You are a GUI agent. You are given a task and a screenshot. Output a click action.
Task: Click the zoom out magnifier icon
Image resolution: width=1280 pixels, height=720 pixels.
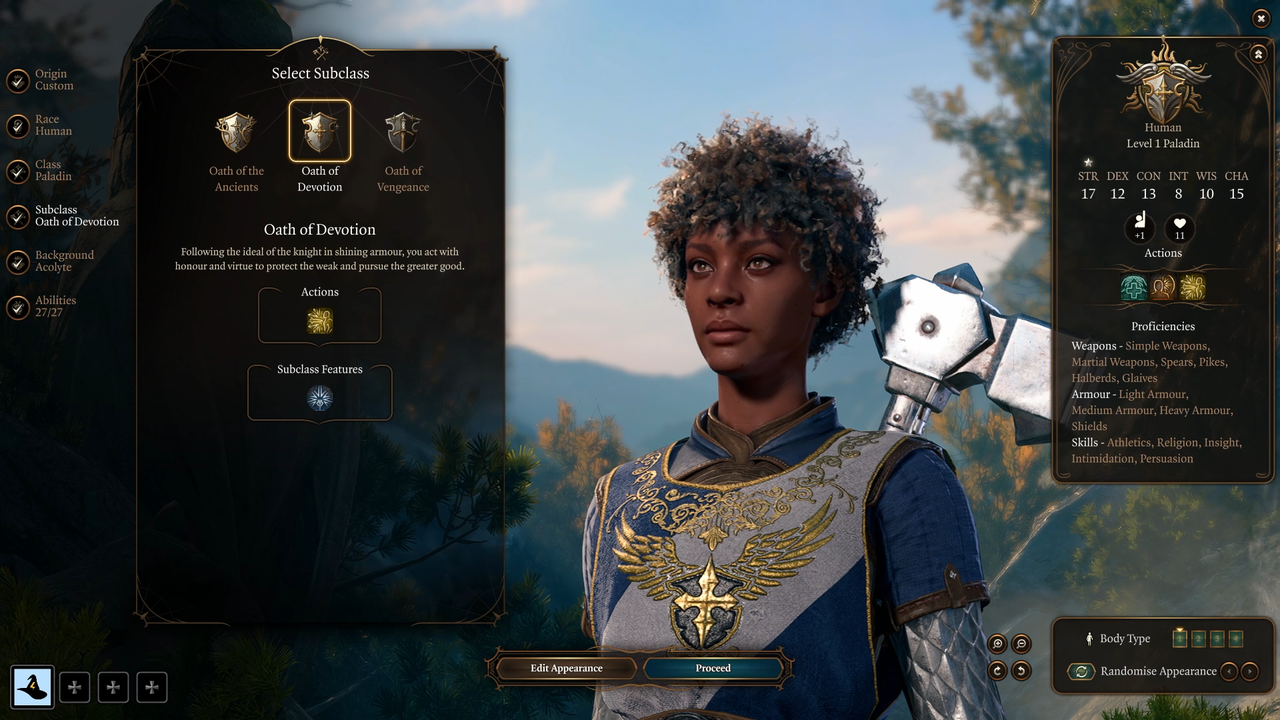pos(1020,643)
